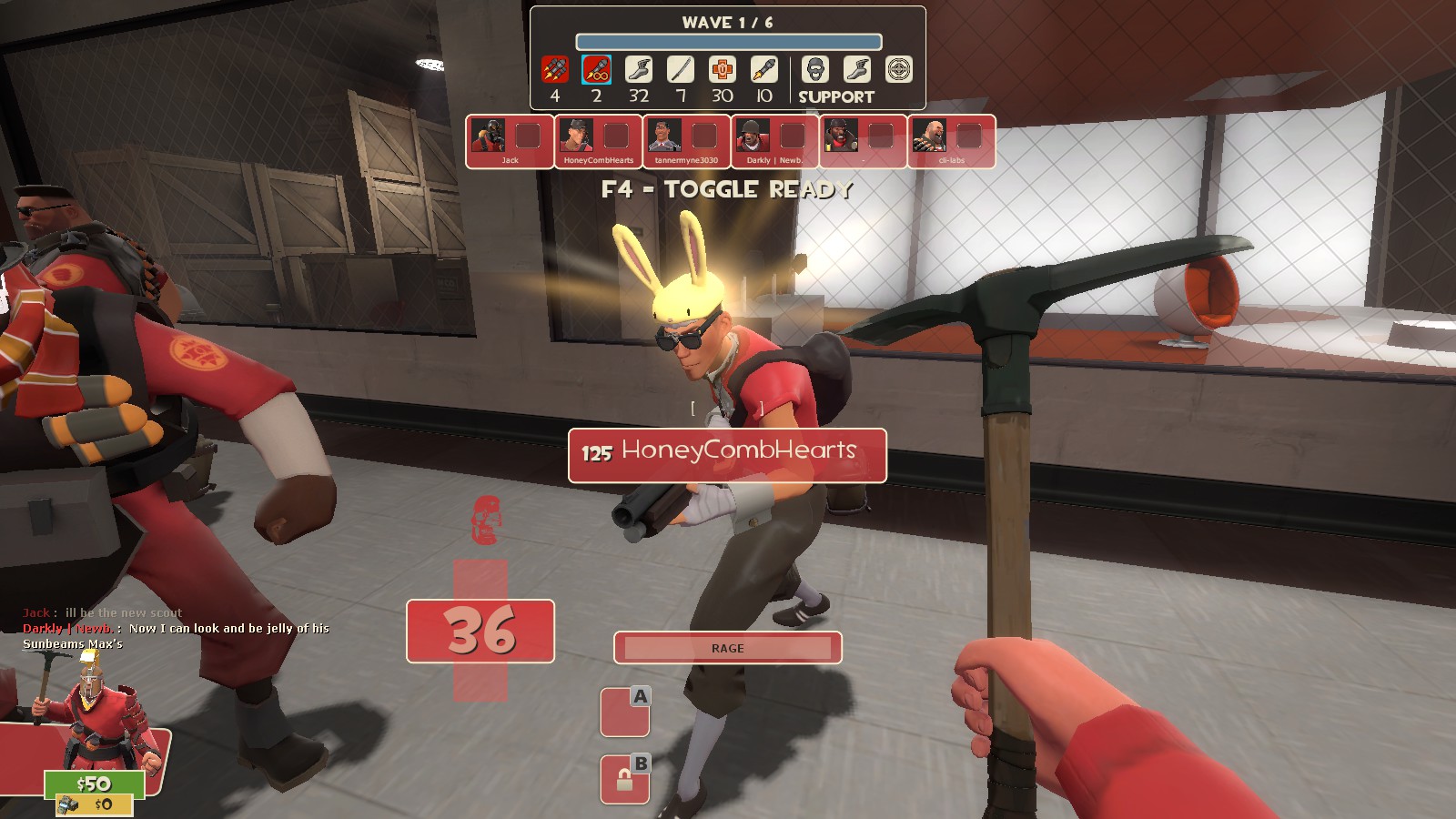The image size is (1456, 819).
Task: Click the crosshair target support icon
Action: (x=899, y=70)
